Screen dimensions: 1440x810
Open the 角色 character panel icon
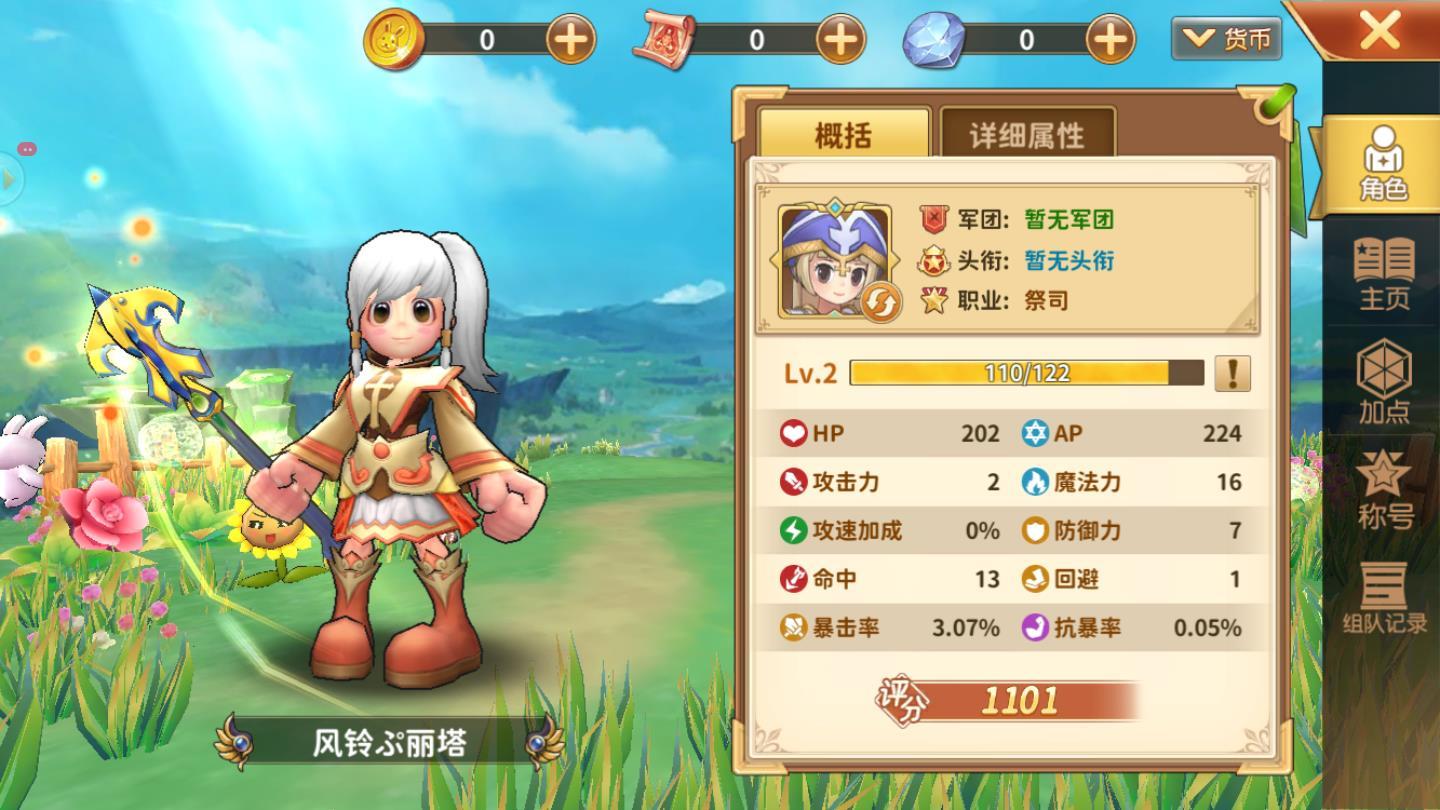(1385, 163)
